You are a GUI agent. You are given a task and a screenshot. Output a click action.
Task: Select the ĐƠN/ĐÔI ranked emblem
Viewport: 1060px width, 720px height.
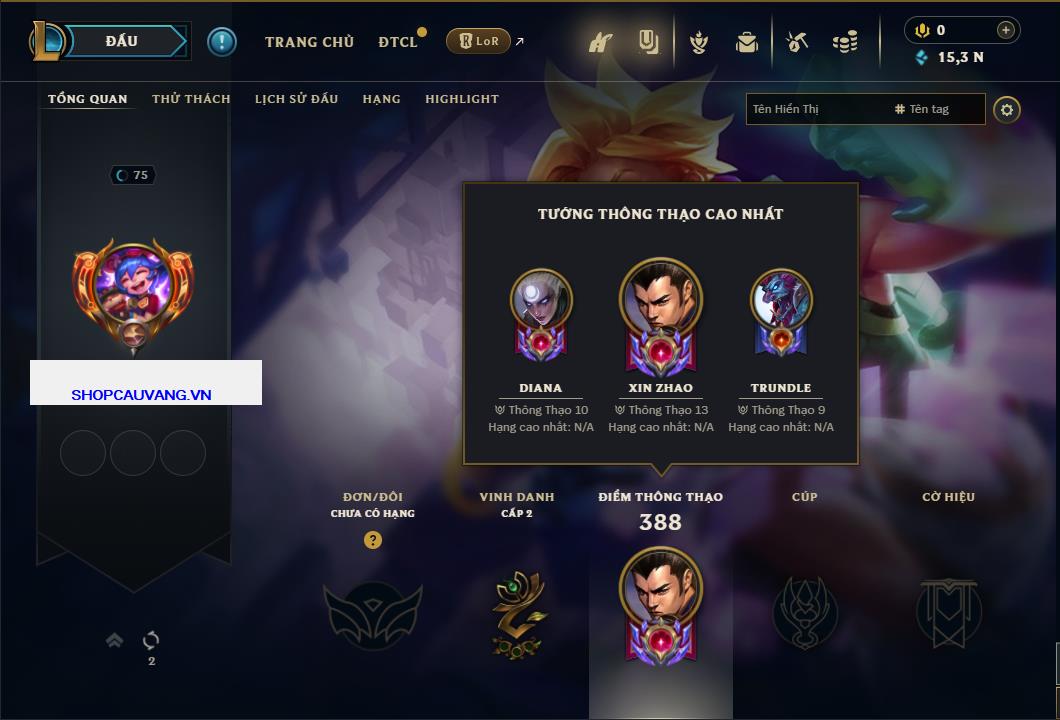[x=372, y=614]
